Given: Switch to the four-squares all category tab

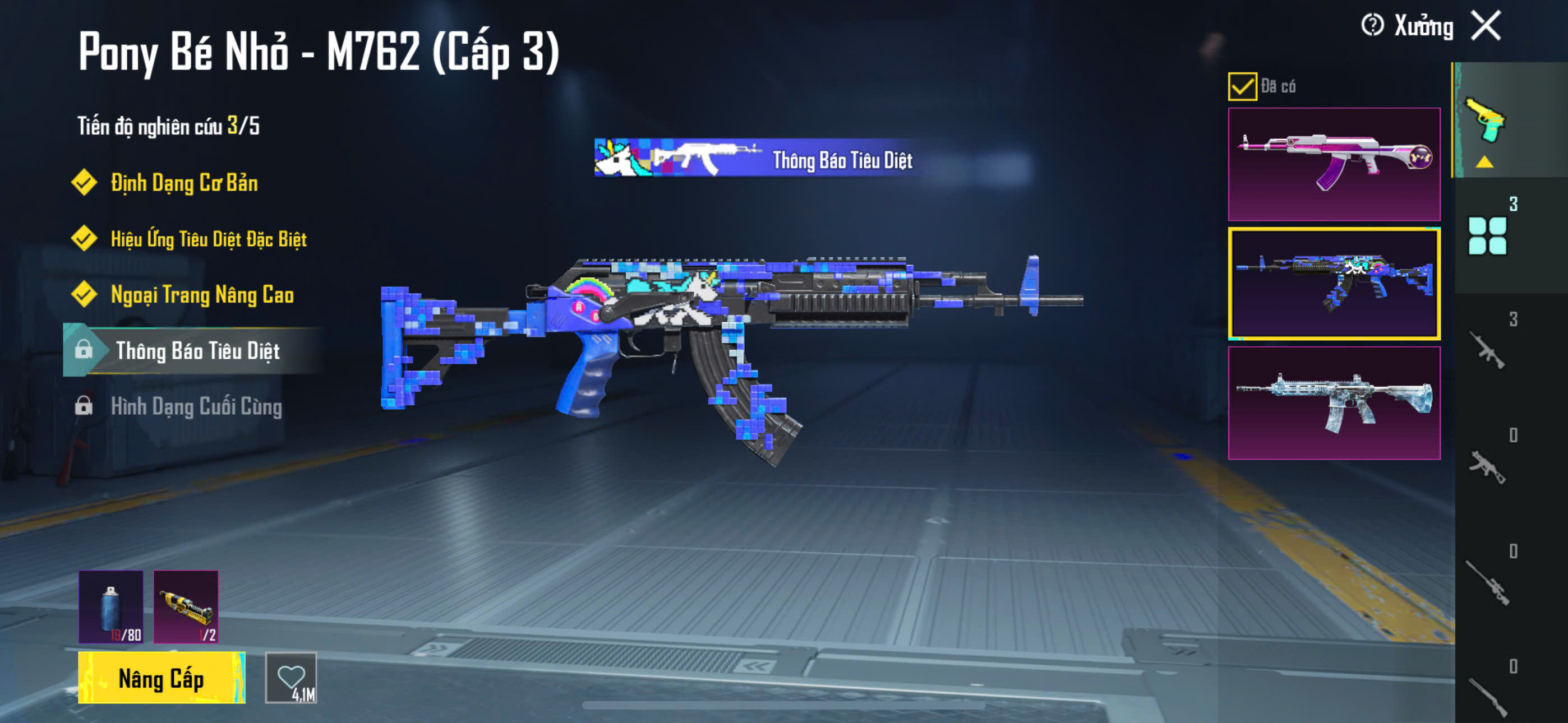Looking at the screenshot, I should click(x=1487, y=235).
